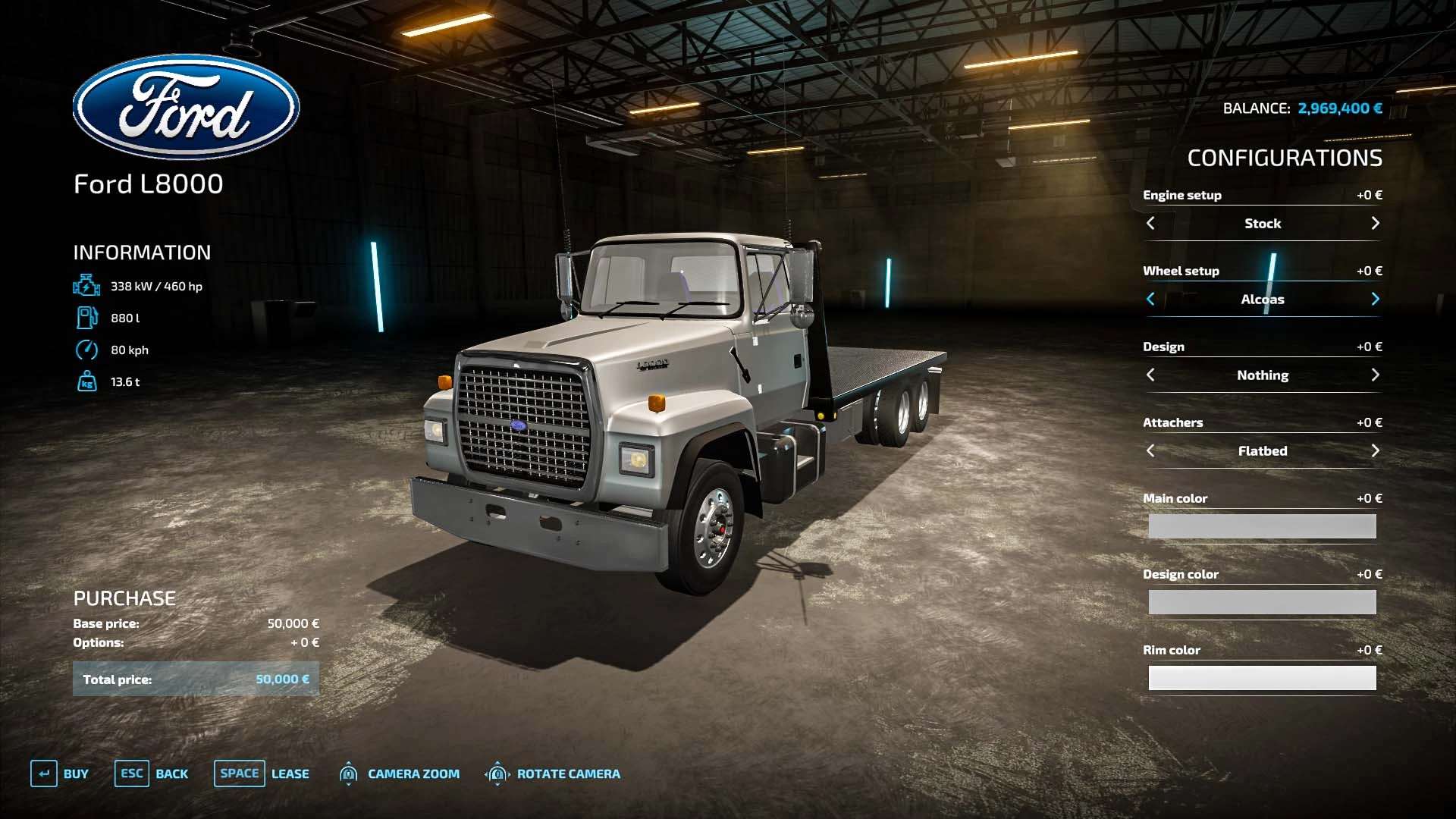This screenshot has width=1456, height=819.
Task: Cycle Attachers backward from Flatbed
Action: [1150, 451]
